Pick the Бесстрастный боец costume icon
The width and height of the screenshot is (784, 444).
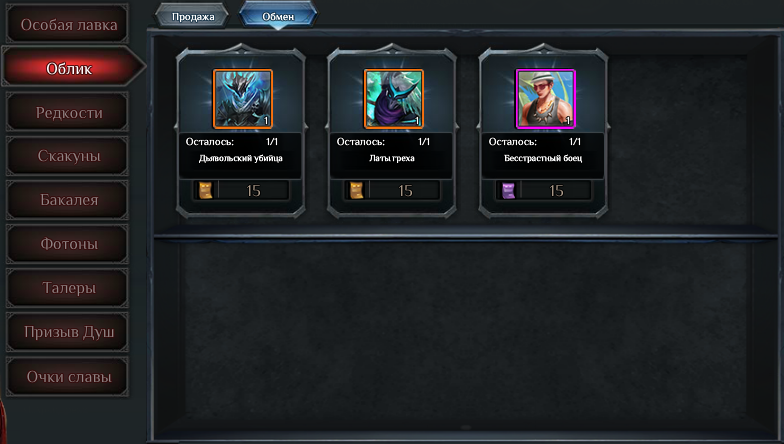(545, 98)
